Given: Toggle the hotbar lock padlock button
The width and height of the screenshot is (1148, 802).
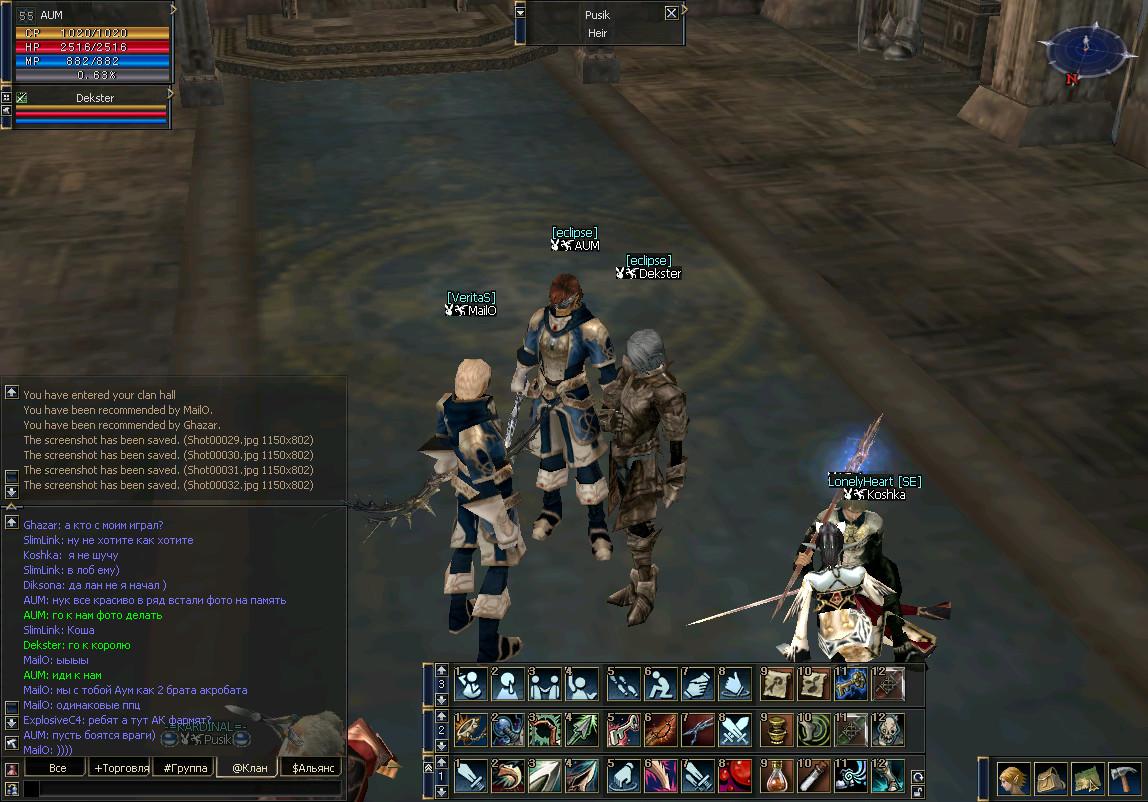Looking at the screenshot, I should coord(917,790).
